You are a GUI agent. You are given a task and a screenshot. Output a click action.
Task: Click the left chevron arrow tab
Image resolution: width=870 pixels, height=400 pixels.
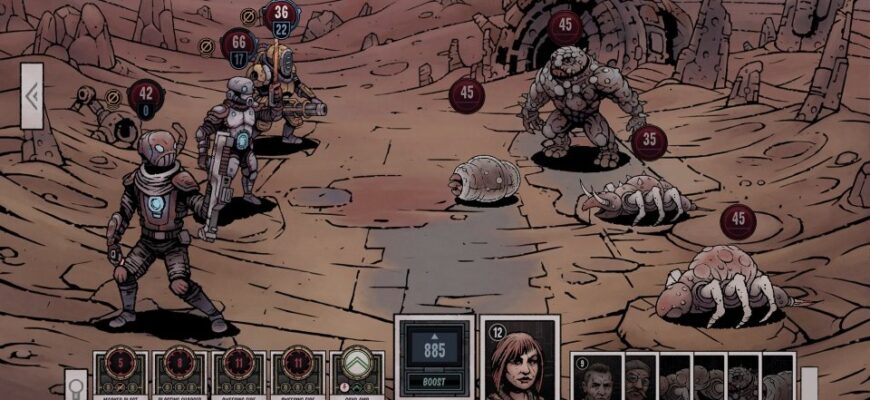[32, 96]
